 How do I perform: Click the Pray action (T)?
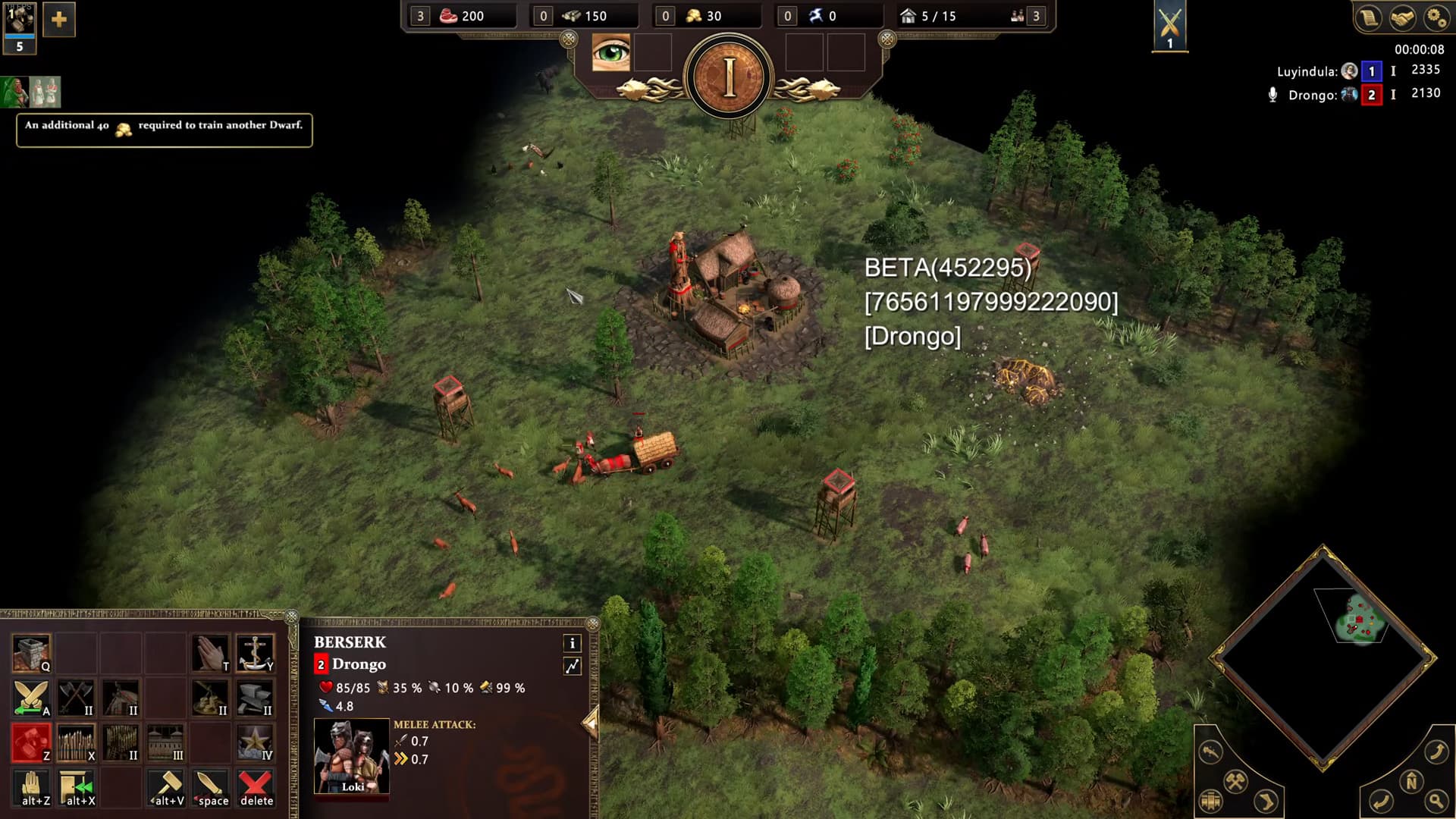click(210, 651)
